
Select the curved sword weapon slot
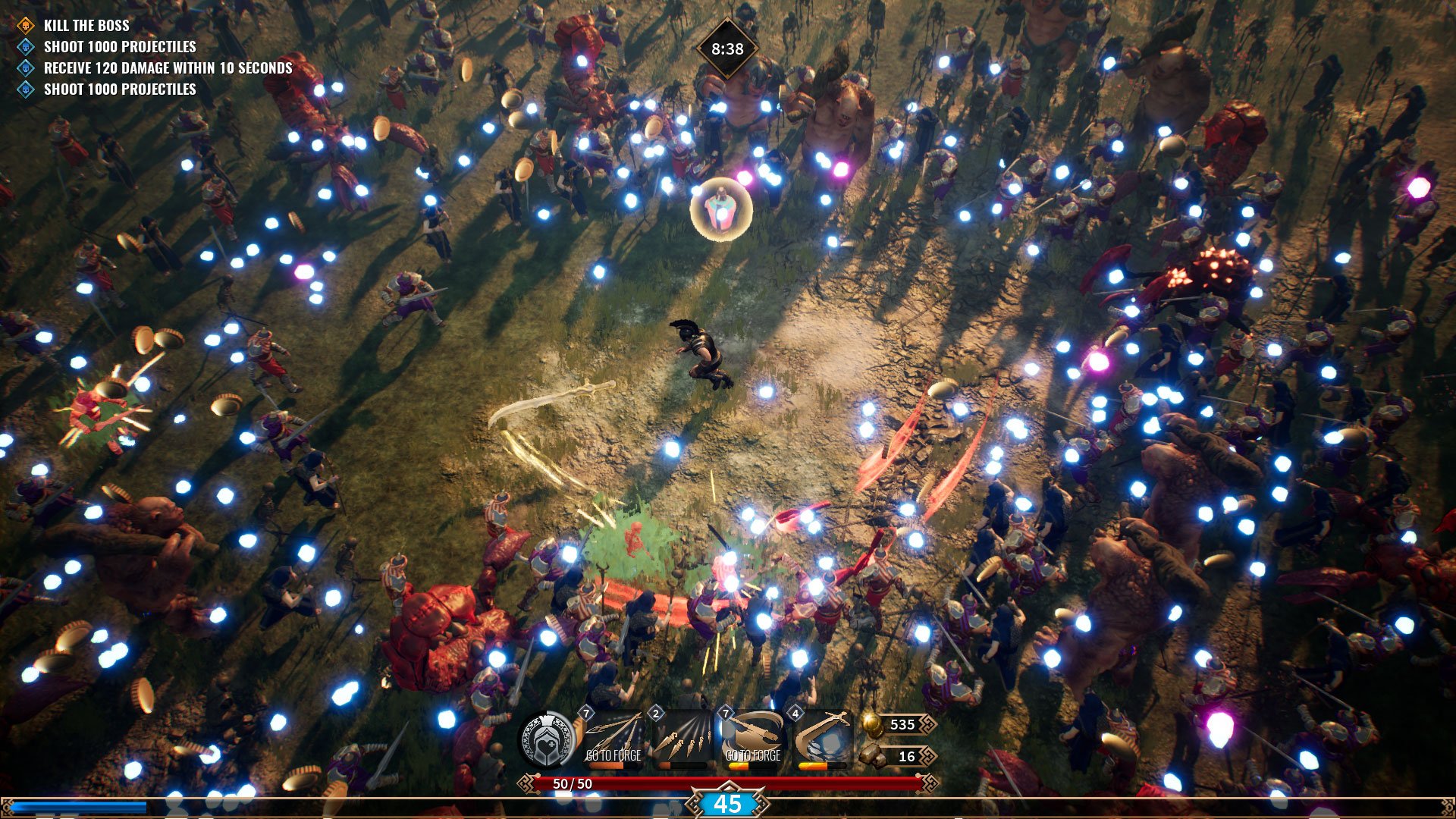point(822,739)
